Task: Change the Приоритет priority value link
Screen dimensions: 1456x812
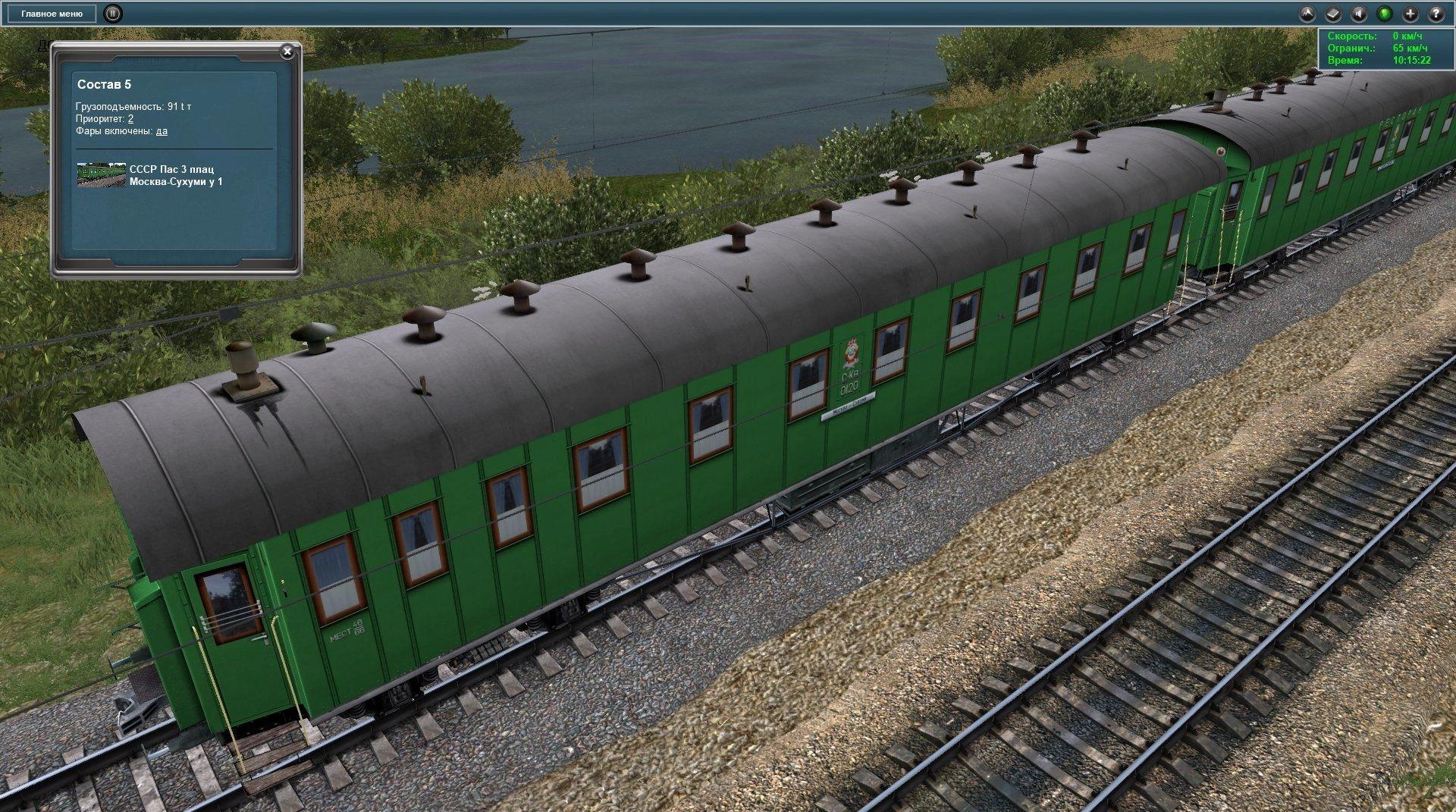Action: 131,119
